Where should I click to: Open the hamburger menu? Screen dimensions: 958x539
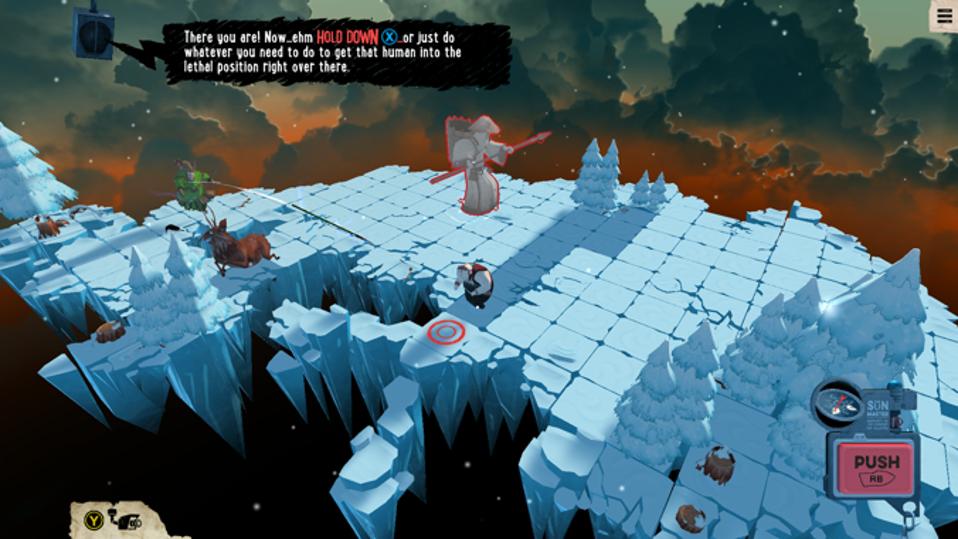943,15
